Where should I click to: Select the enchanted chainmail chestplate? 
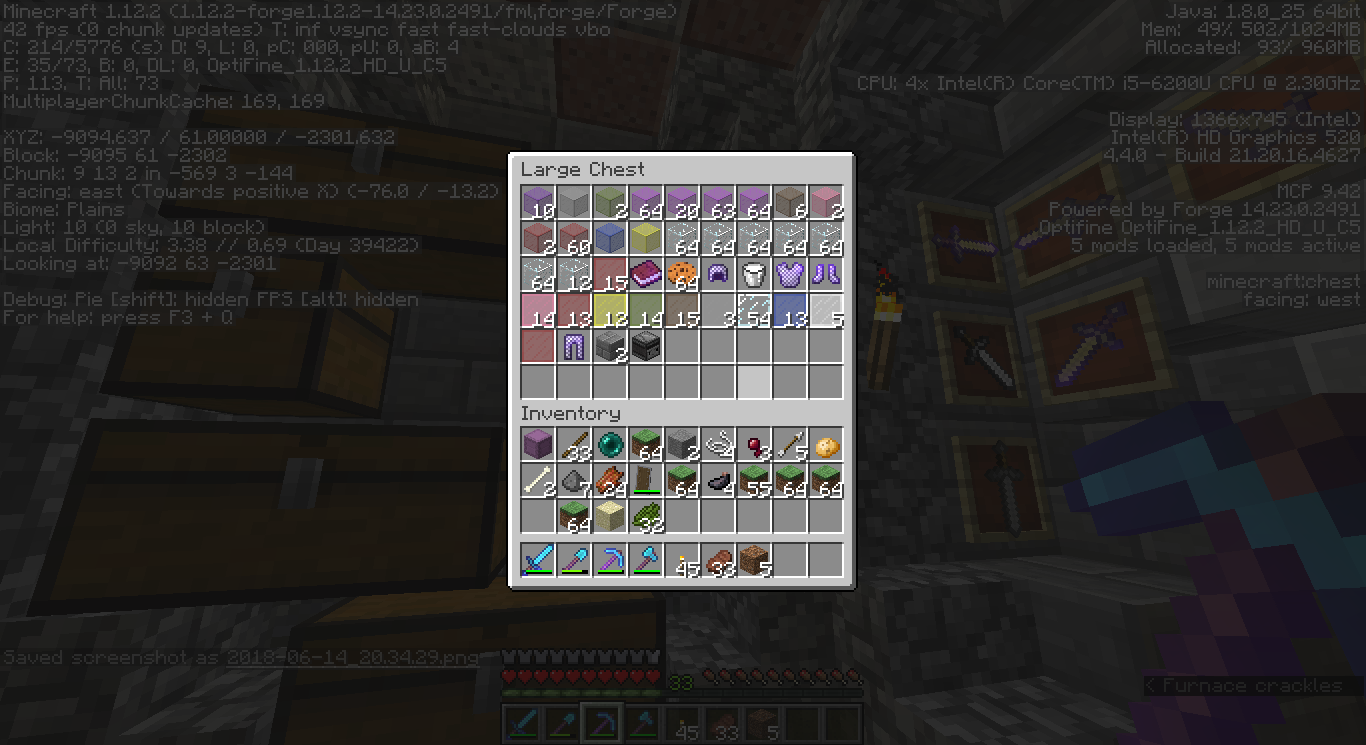(x=790, y=273)
